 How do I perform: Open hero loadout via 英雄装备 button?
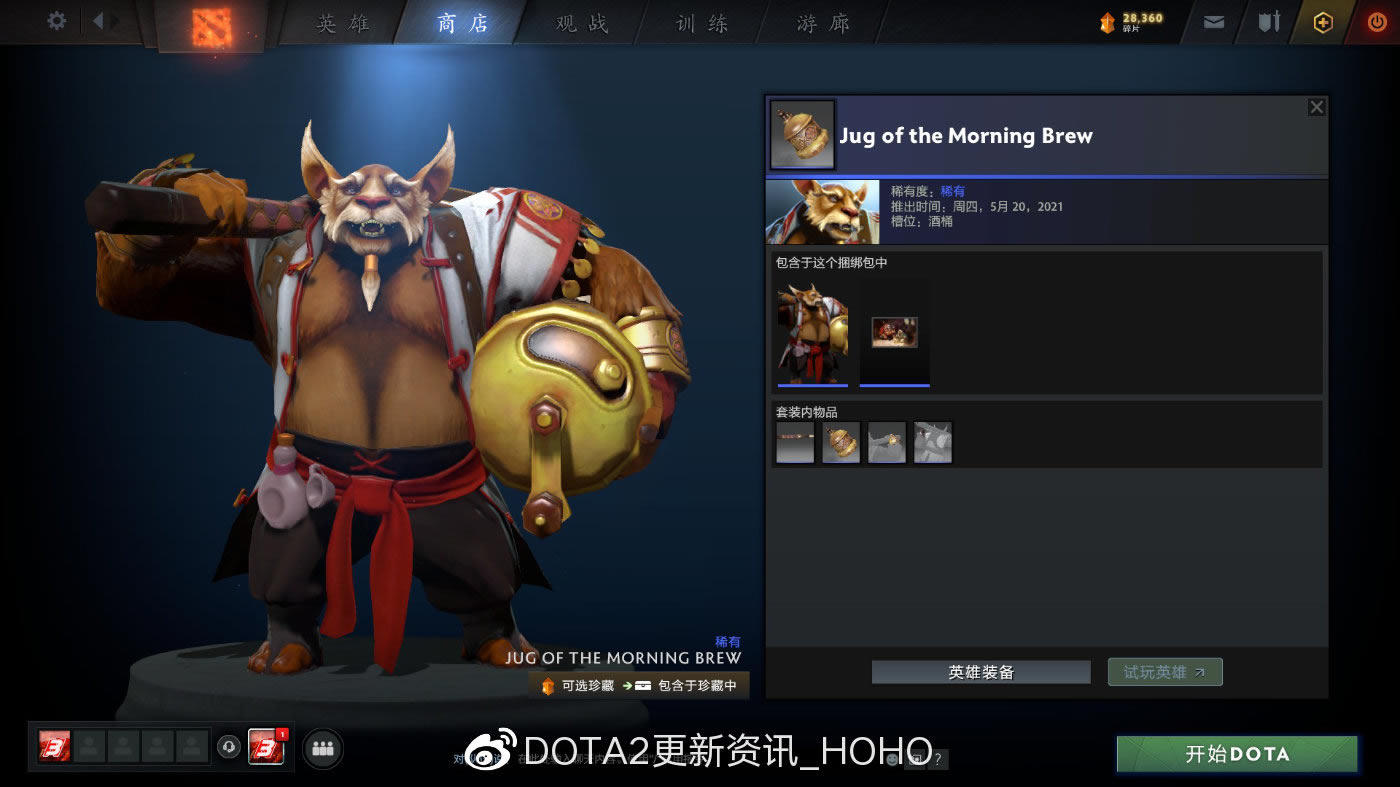[980, 671]
